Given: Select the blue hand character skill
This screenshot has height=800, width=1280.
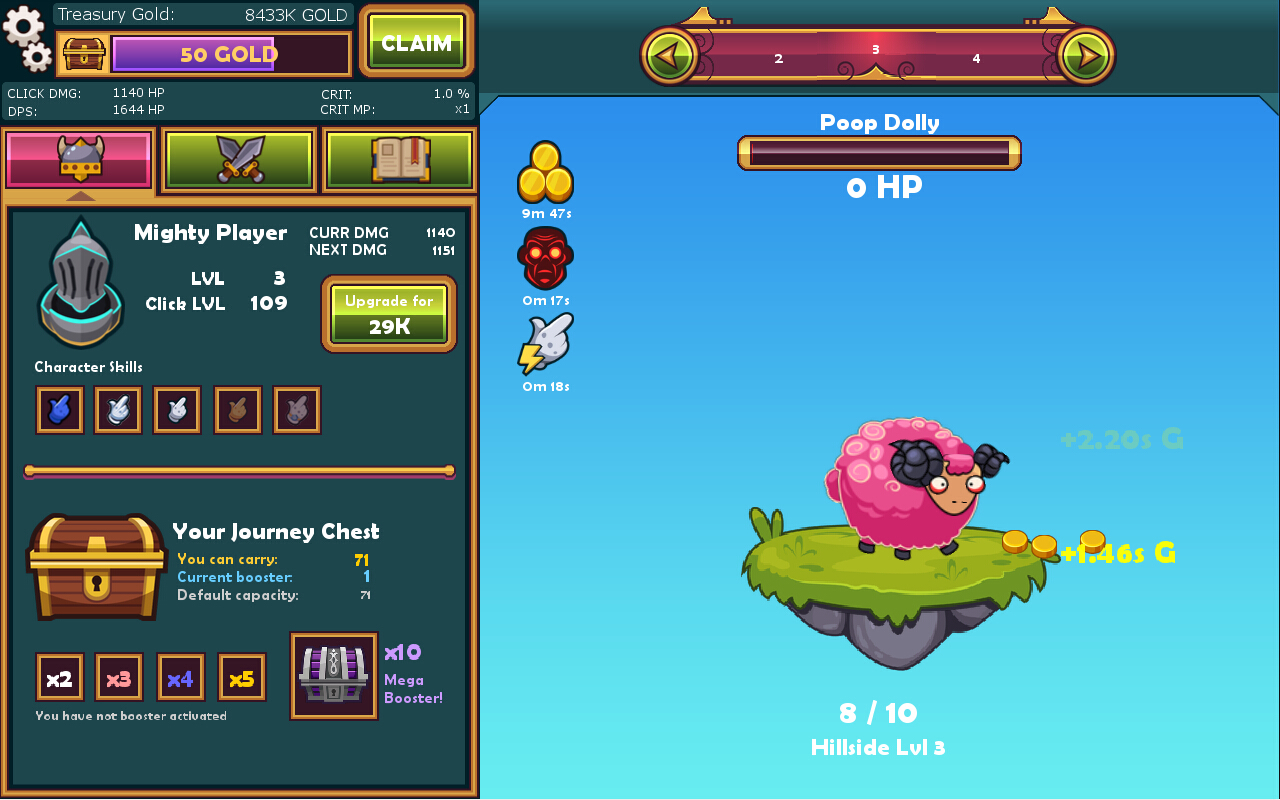Looking at the screenshot, I should click(60, 410).
